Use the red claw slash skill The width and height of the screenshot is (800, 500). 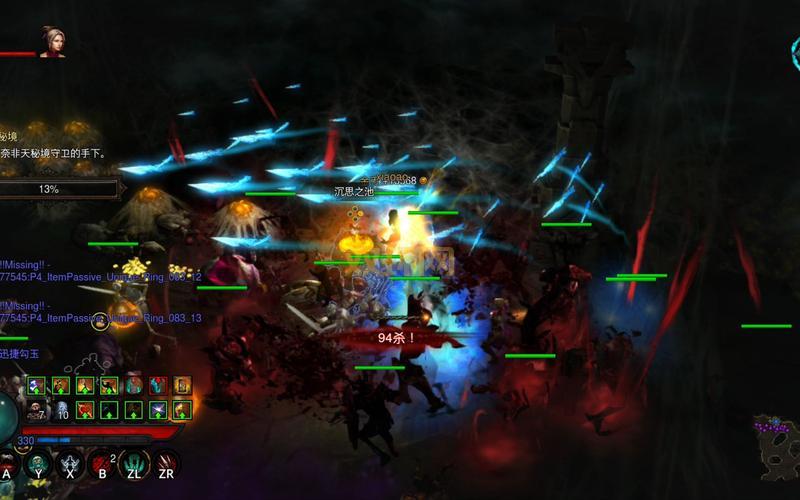click(165, 463)
